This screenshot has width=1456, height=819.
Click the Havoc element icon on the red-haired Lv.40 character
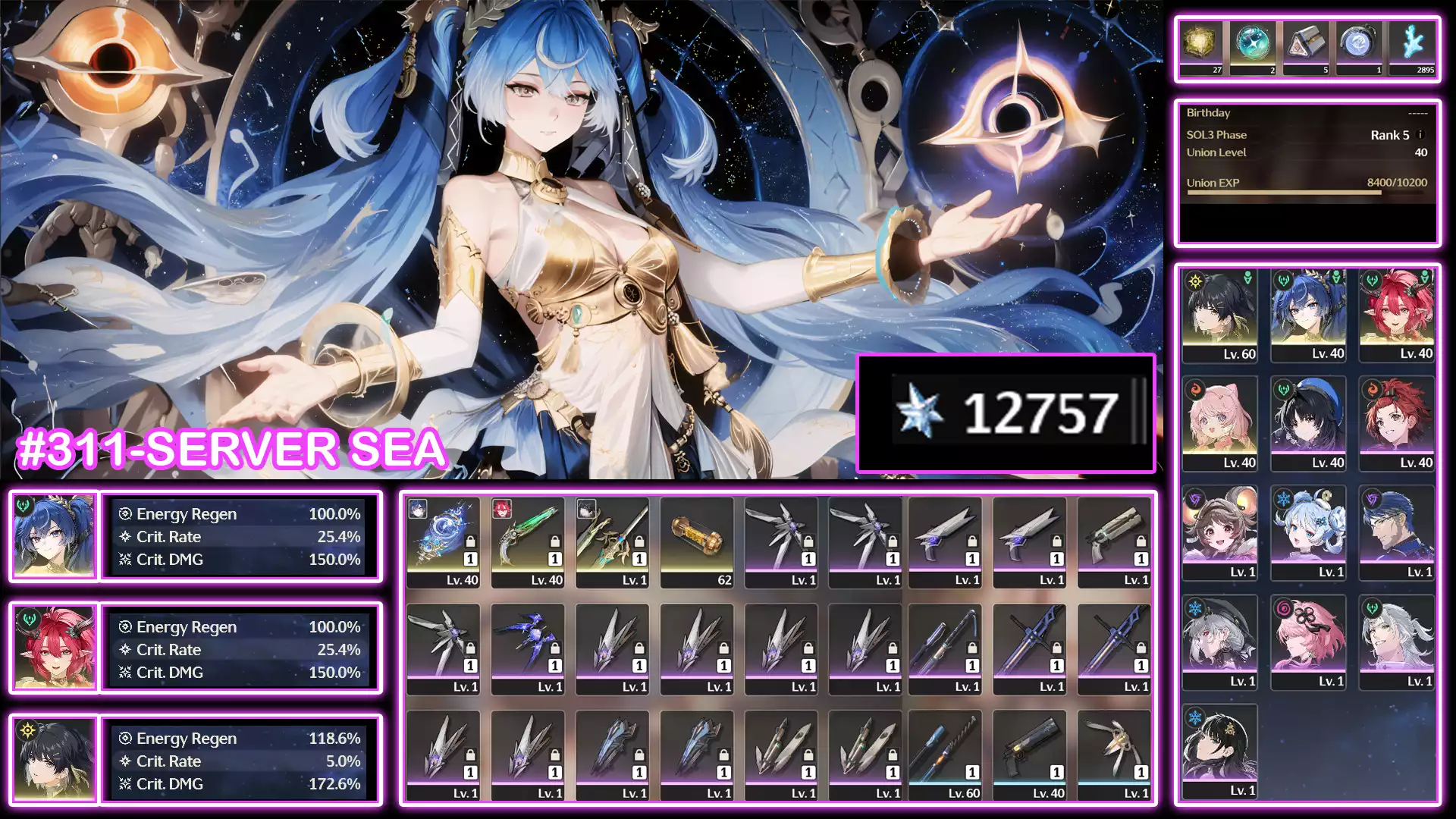(x=1370, y=280)
